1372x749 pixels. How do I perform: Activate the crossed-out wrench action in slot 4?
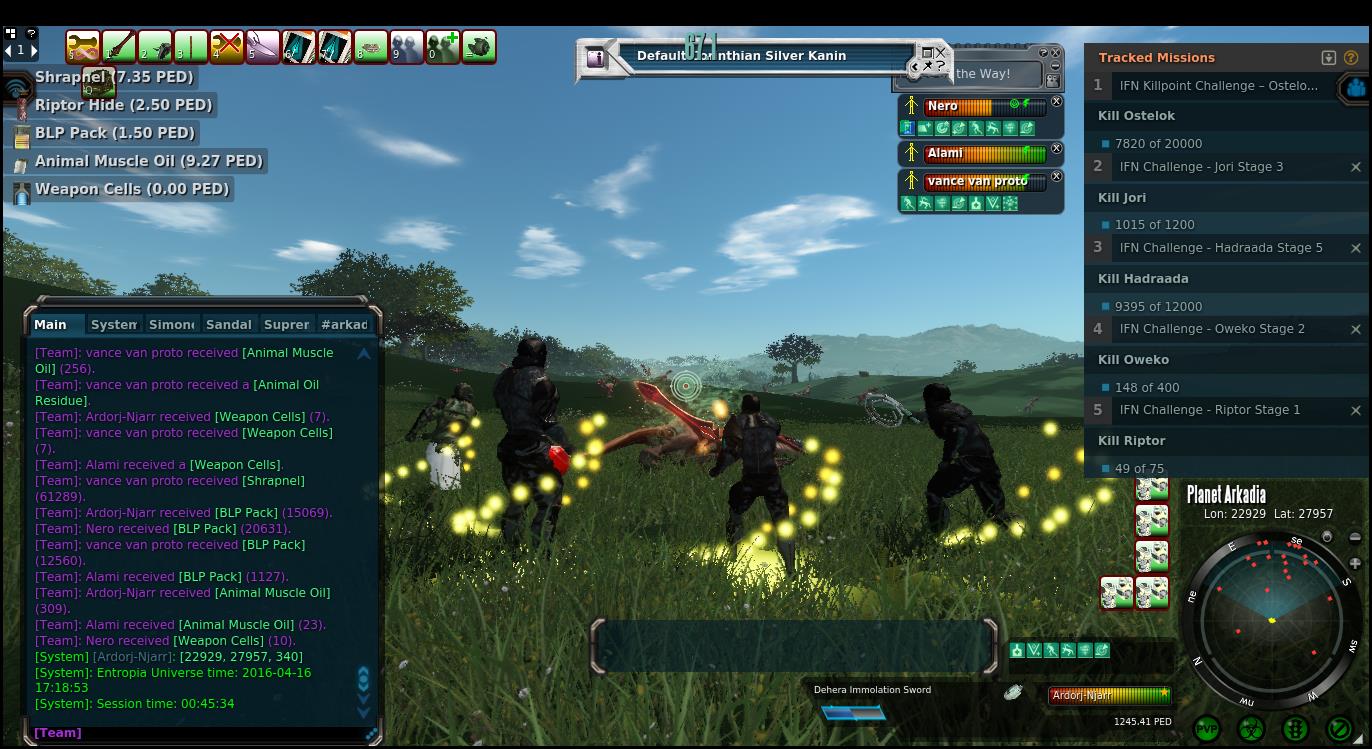pos(227,47)
